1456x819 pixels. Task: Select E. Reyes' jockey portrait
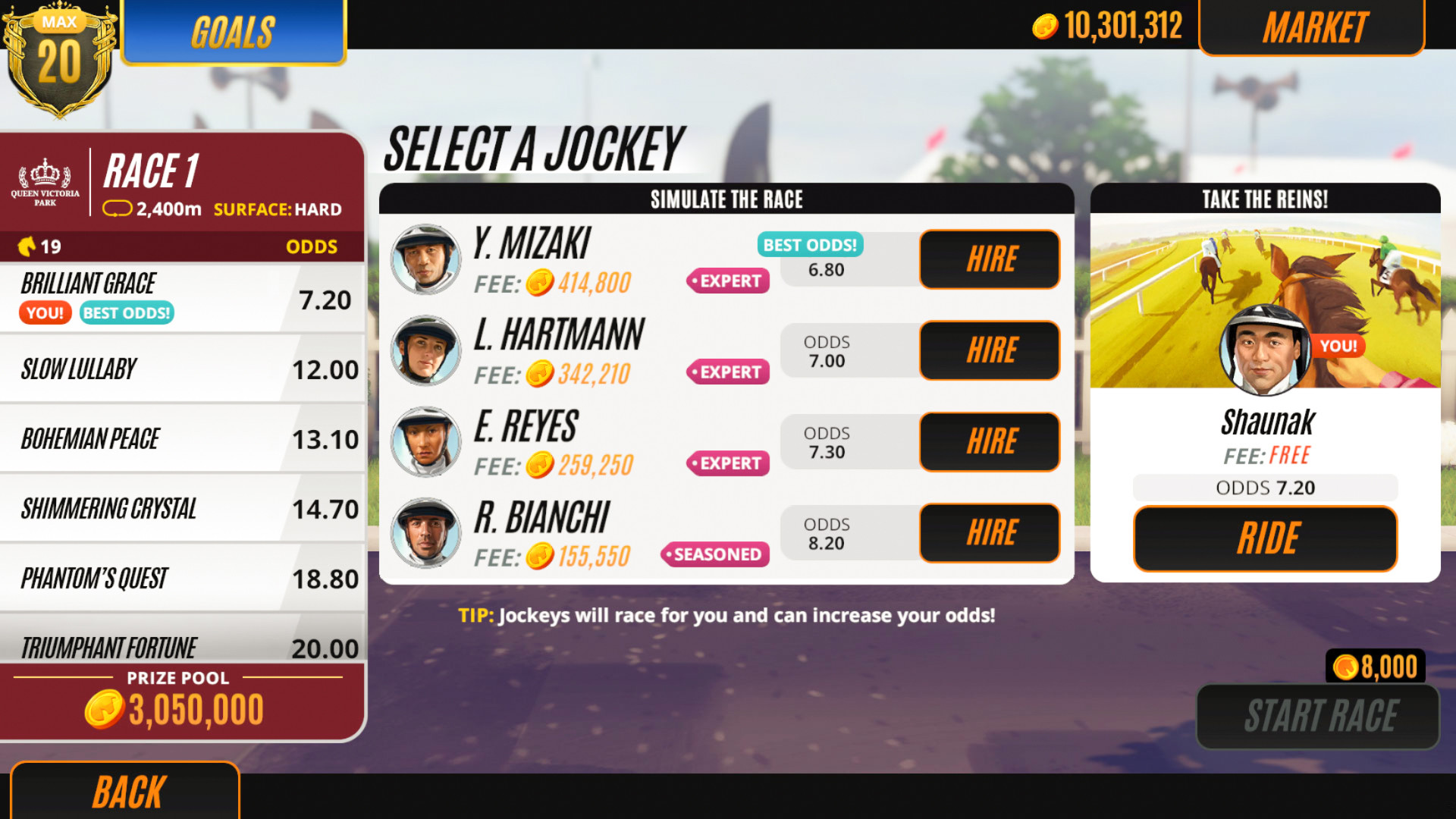coord(425,440)
